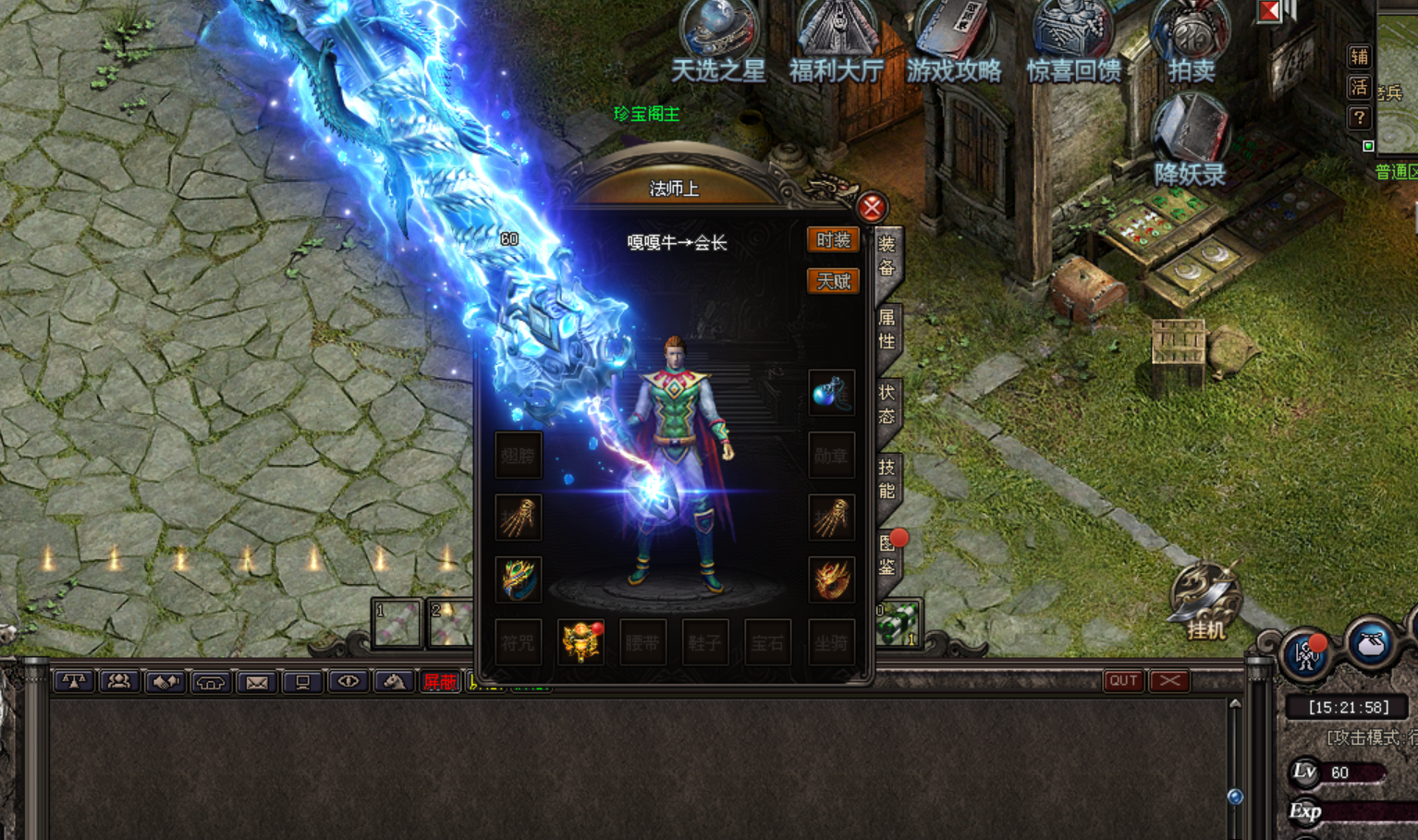Open the mail envelope button

click(257, 682)
